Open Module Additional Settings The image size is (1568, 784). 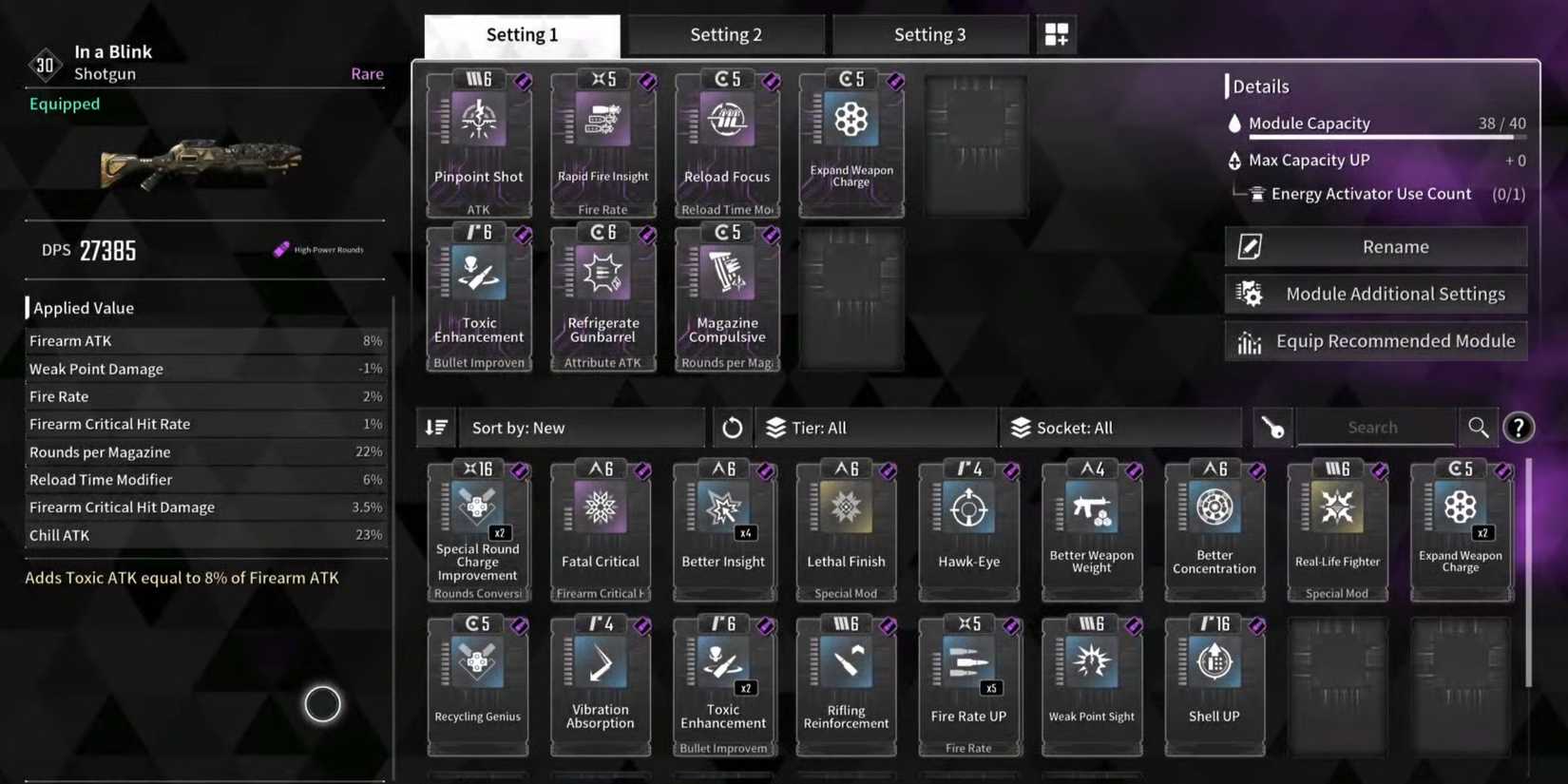coord(1375,294)
